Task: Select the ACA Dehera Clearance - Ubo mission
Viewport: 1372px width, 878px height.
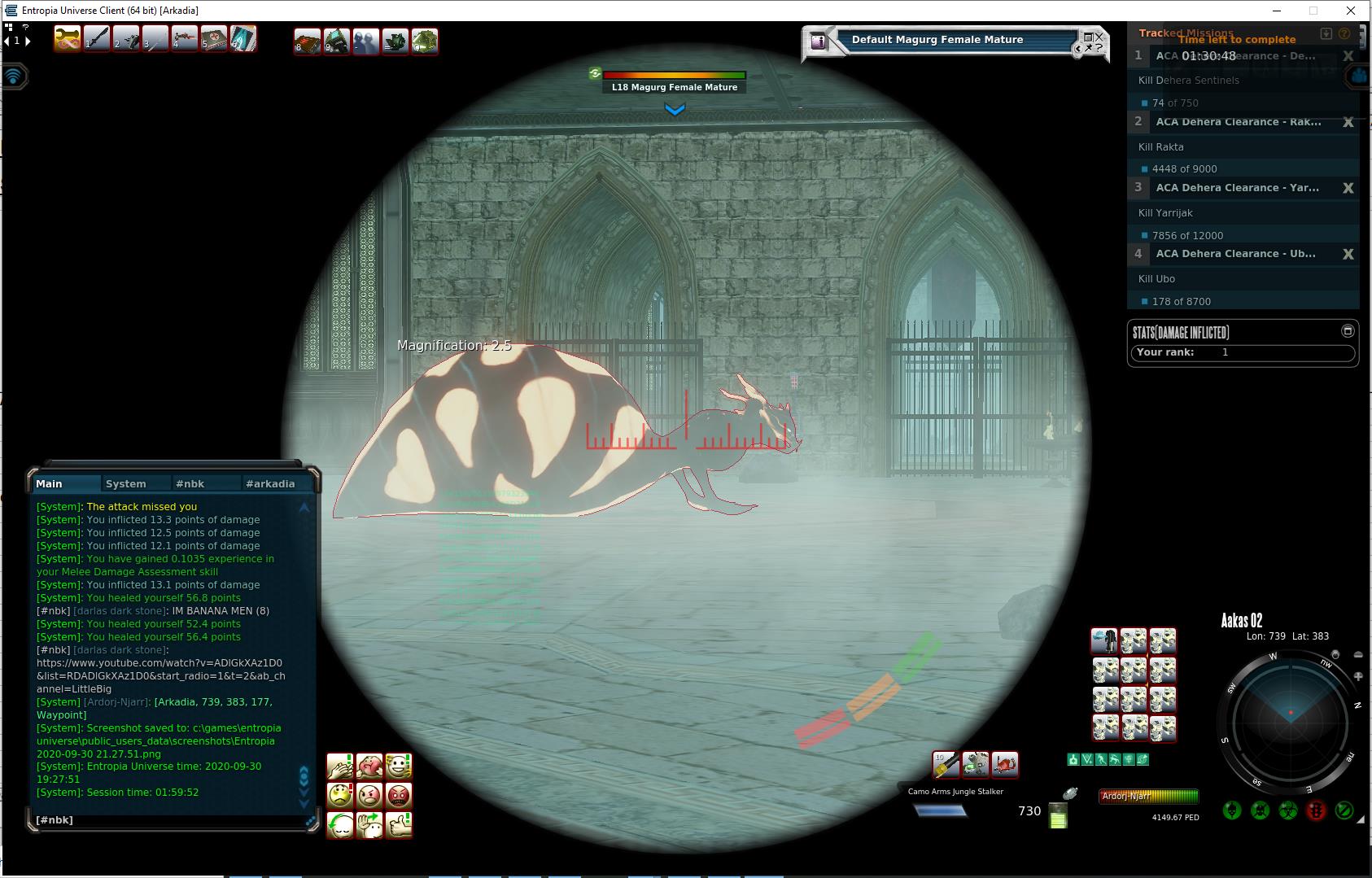Action: [x=1235, y=254]
